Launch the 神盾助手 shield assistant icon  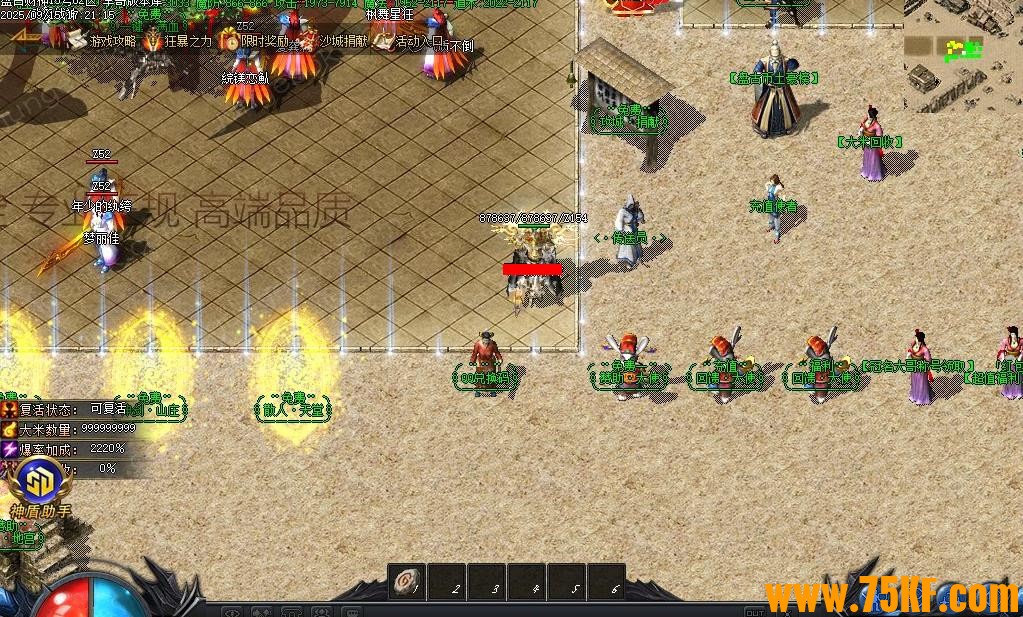click(42, 487)
